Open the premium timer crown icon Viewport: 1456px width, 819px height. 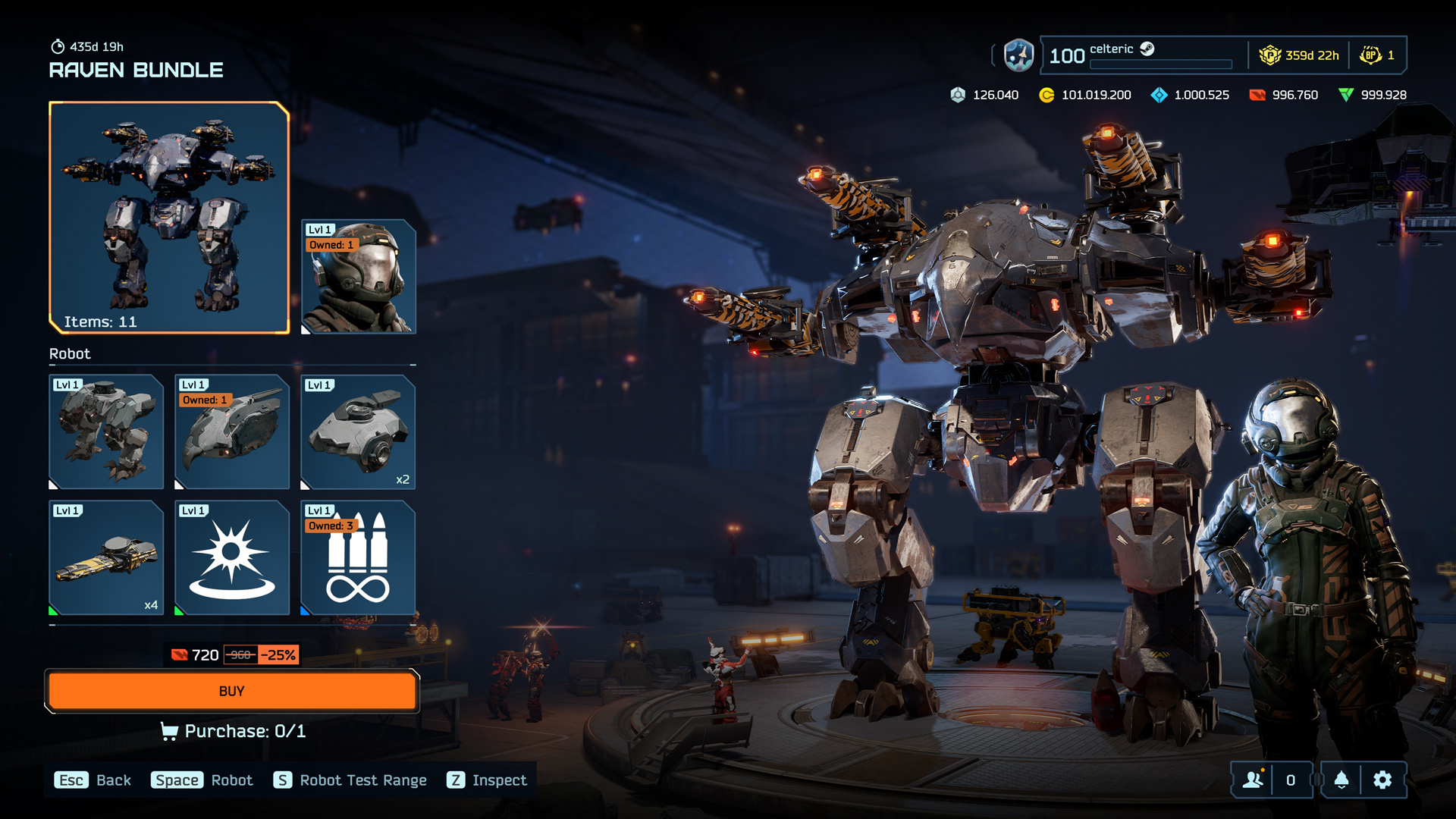pyautogui.click(x=1269, y=55)
